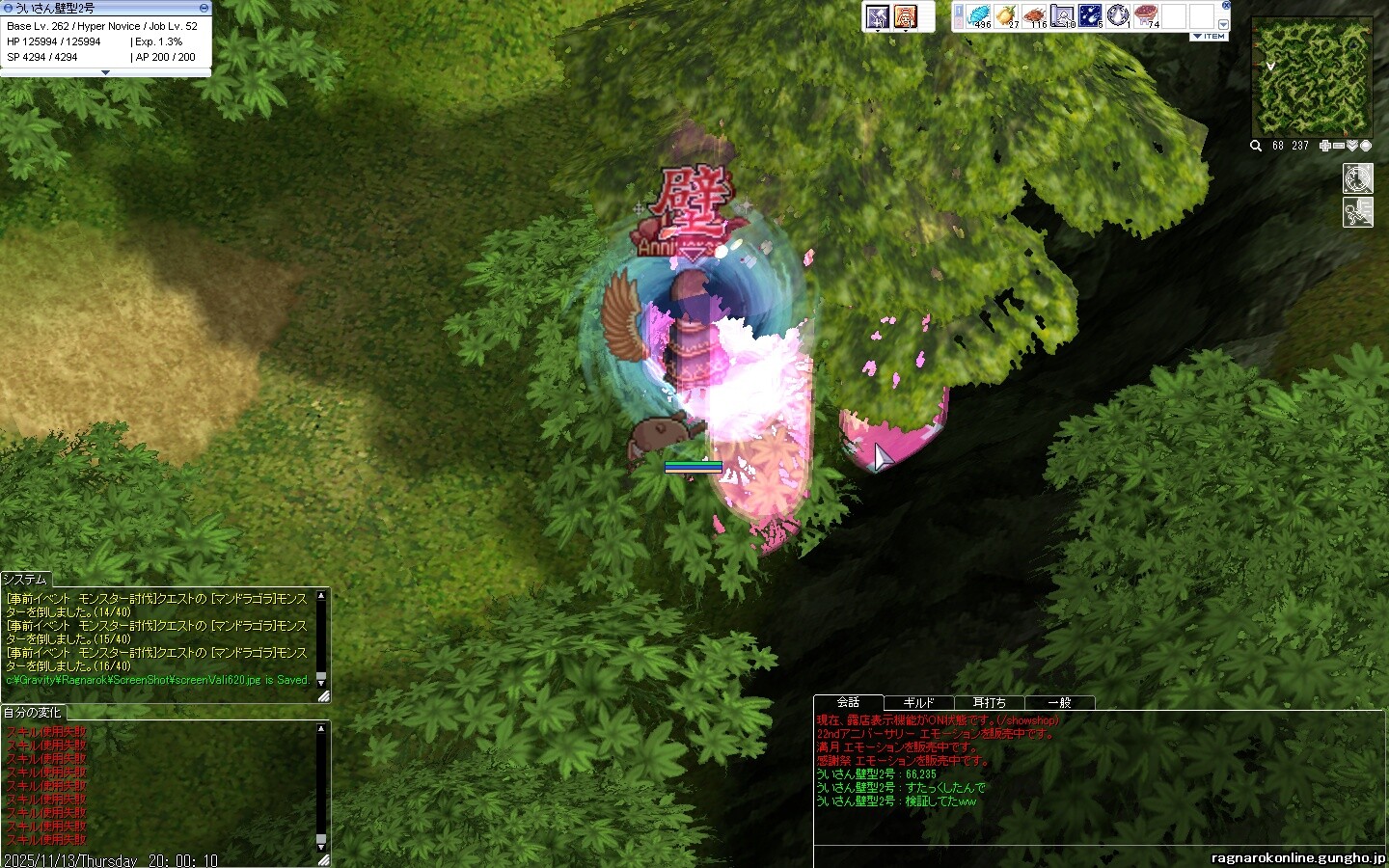
Task: Activate the starry night skill slot
Action: click(x=1091, y=16)
